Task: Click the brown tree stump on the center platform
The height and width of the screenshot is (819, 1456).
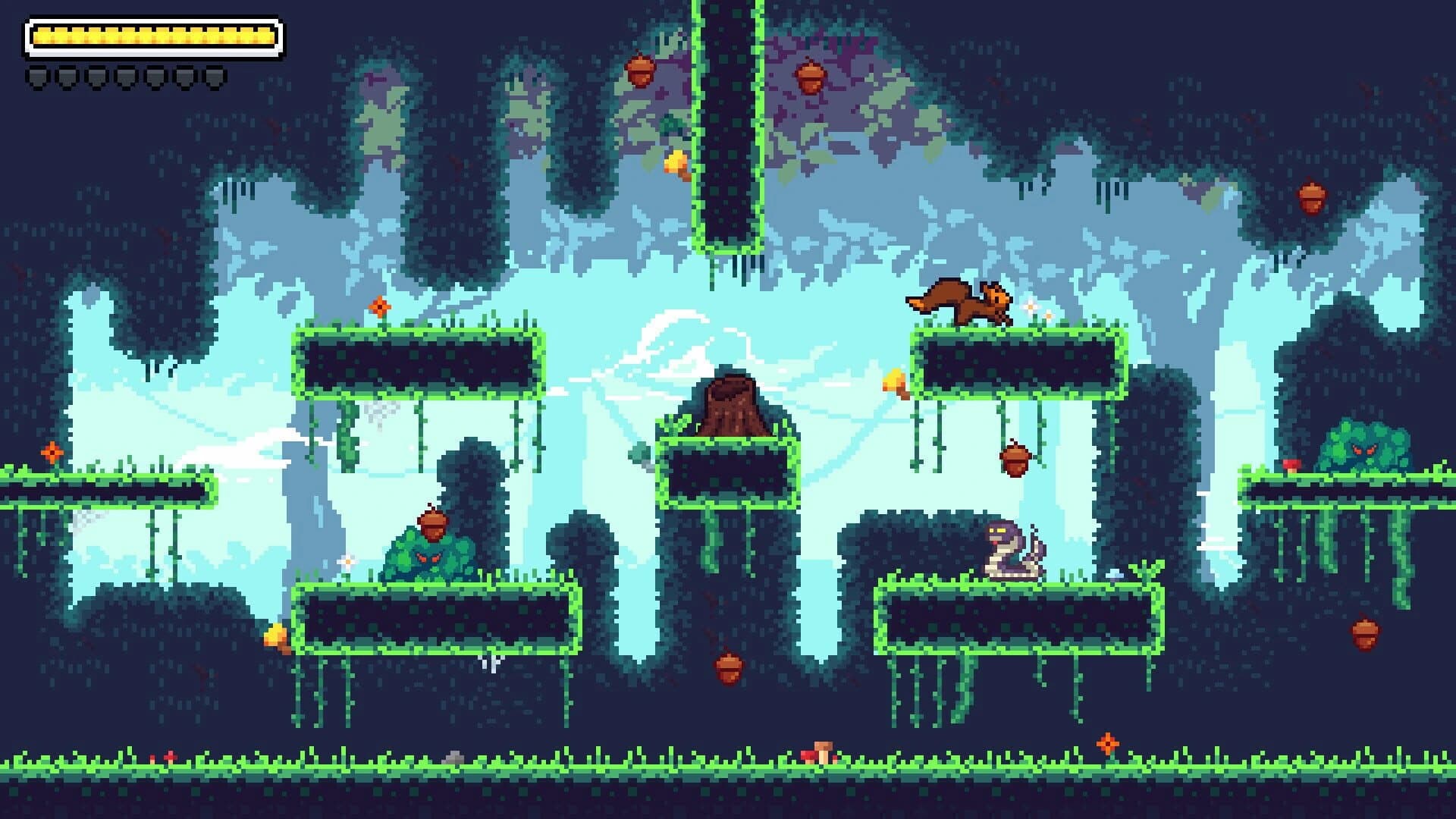Action: (x=730, y=402)
